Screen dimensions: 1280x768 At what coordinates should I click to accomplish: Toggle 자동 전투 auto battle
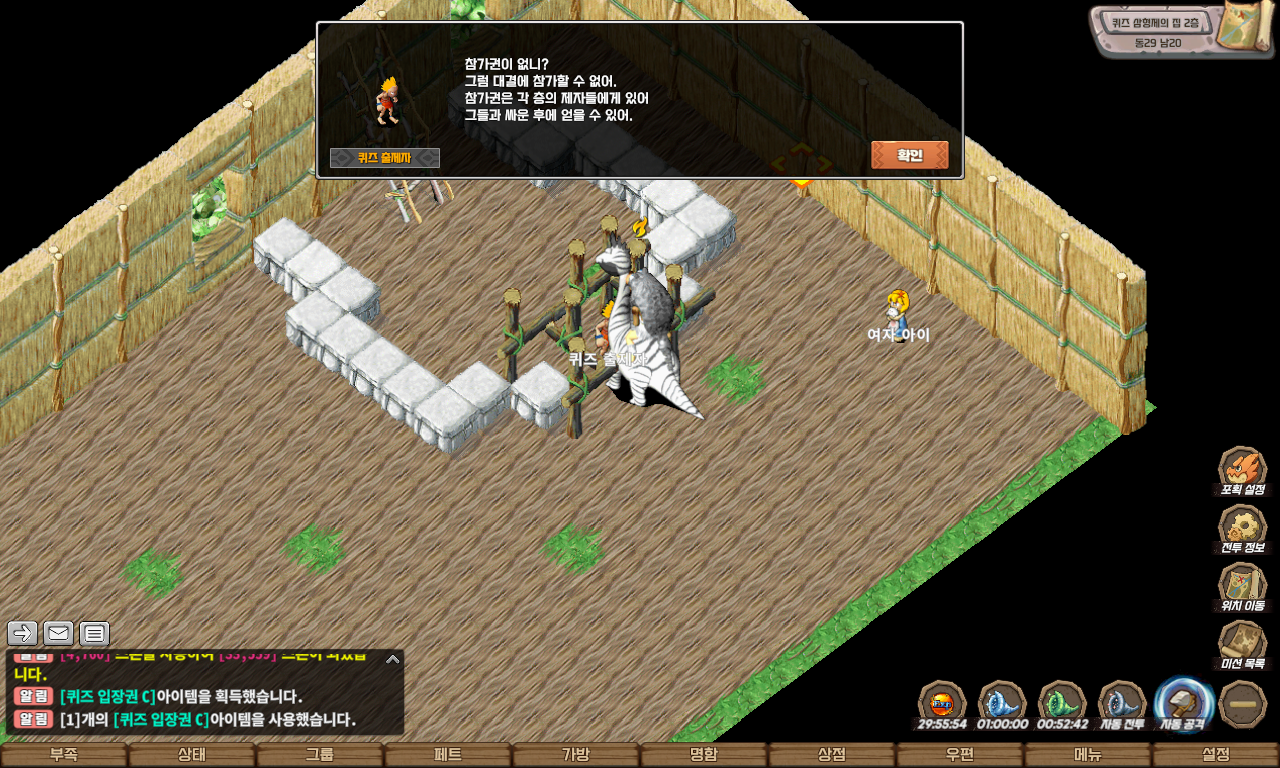coord(1122,701)
